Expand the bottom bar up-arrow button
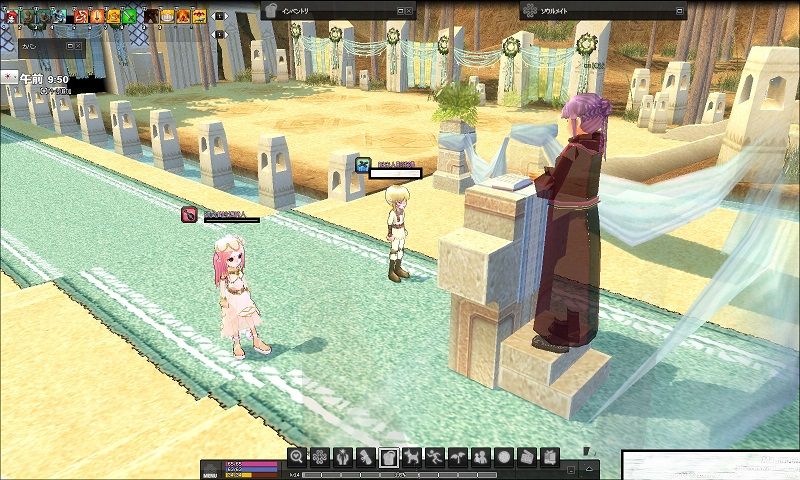This screenshot has height=480, width=800. [x=592, y=466]
